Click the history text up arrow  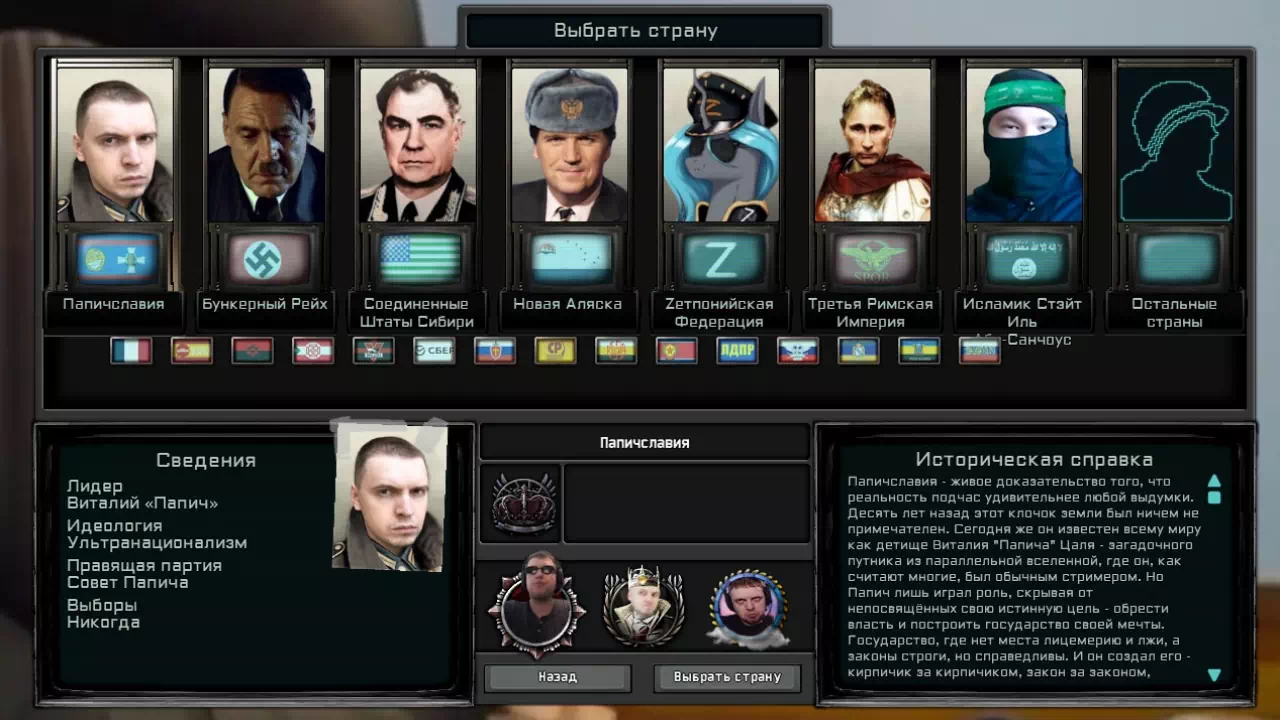[1214, 481]
